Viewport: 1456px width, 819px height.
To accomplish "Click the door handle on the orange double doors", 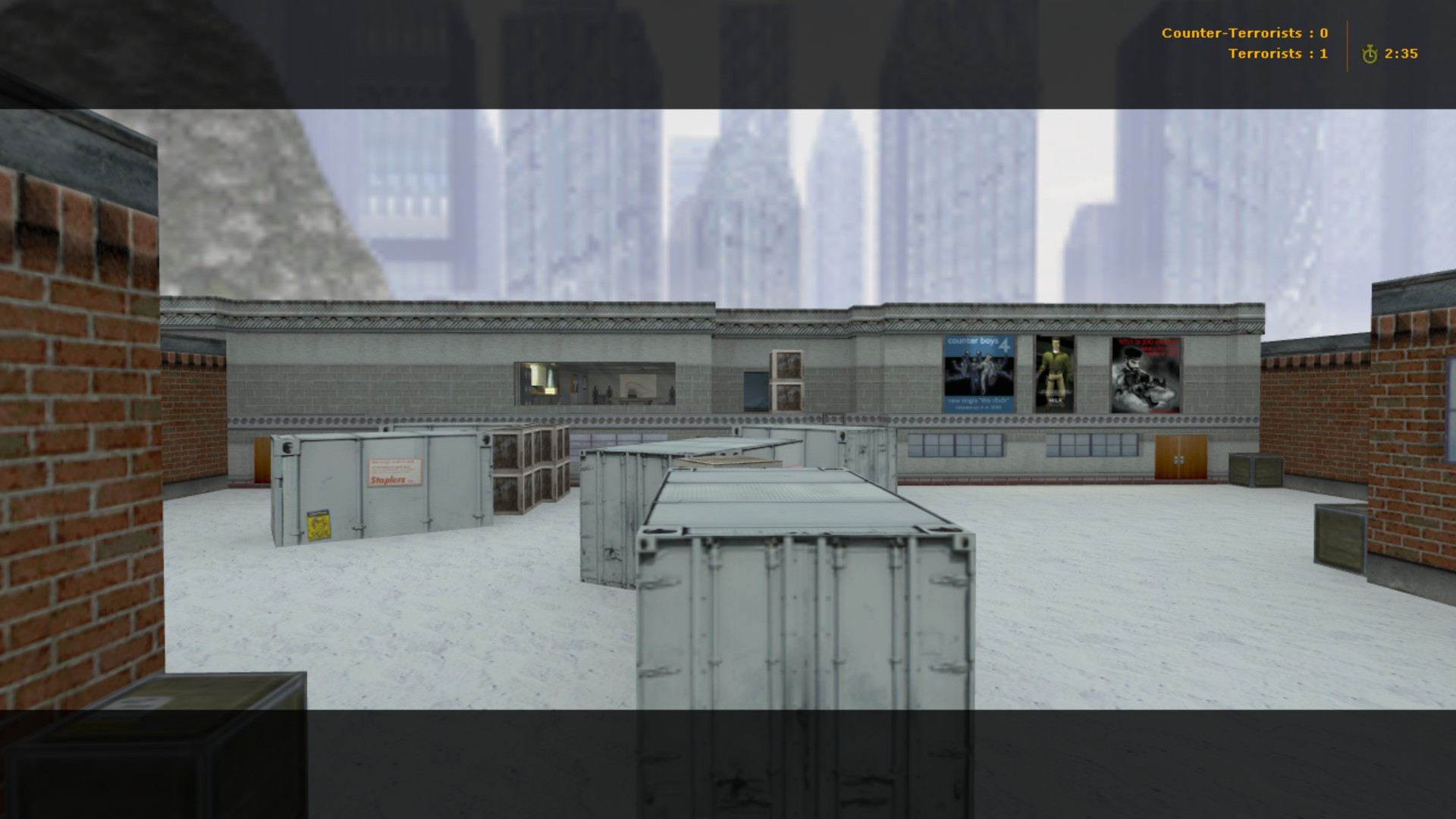I will pos(1178,460).
